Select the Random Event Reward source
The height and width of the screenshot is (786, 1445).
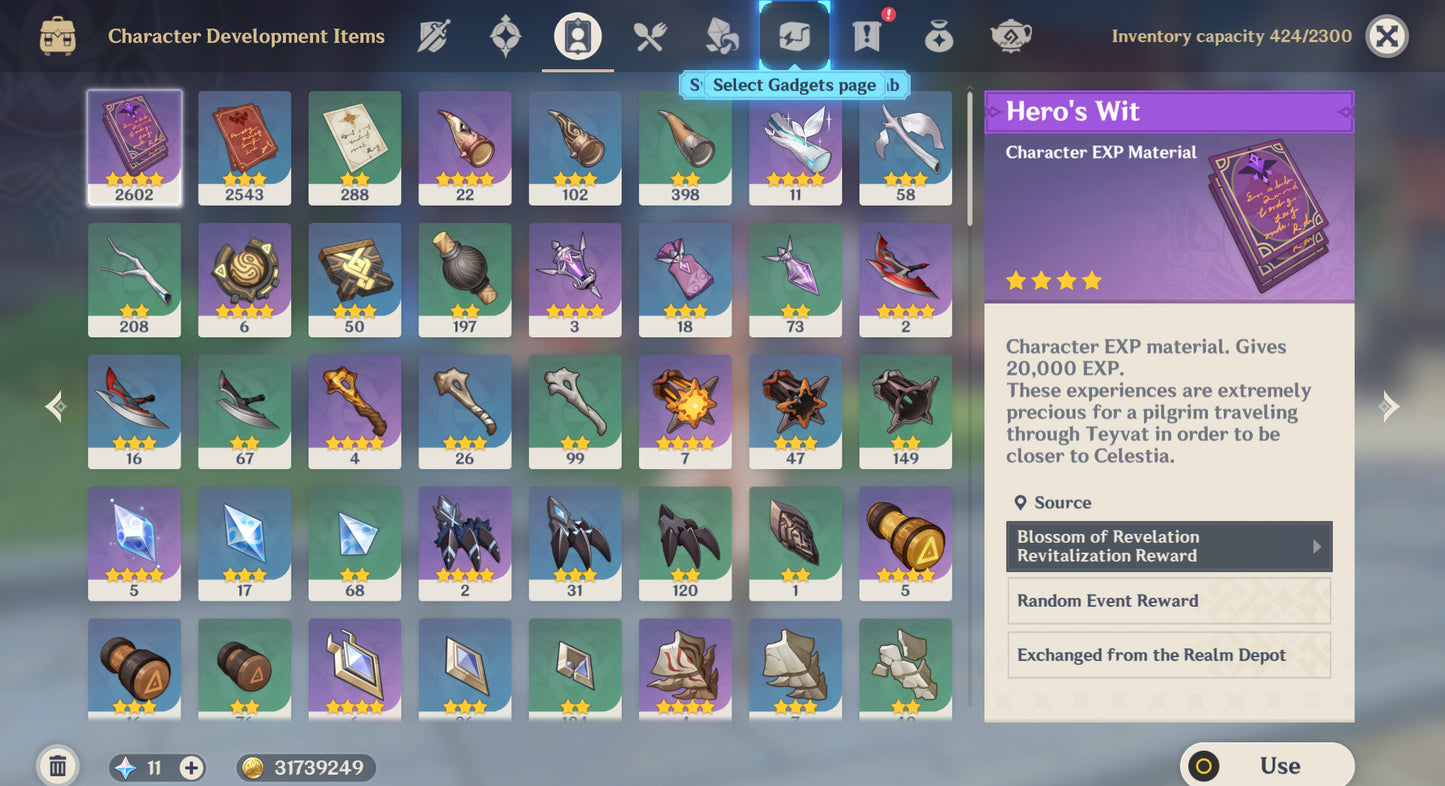[x=1168, y=600]
